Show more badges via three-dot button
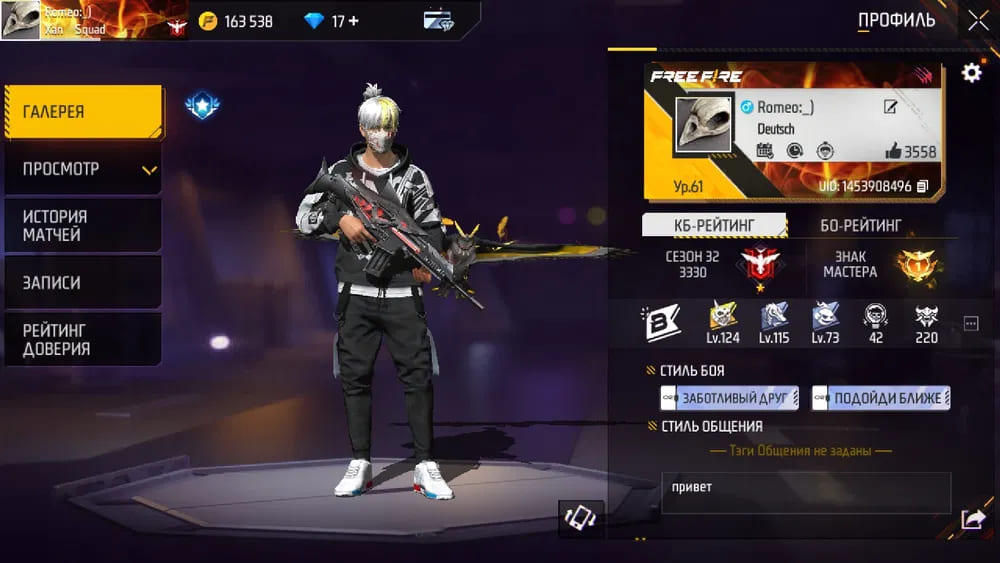Image resolution: width=1000 pixels, height=563 pixels. 970,324
